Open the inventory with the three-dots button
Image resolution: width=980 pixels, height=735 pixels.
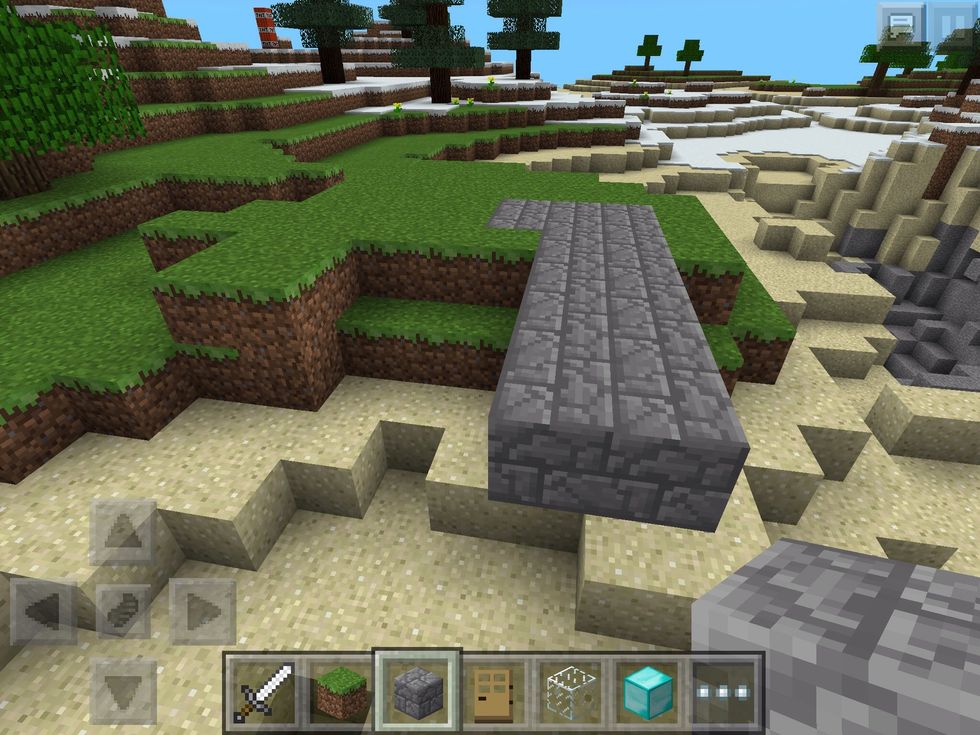point(727,692)
